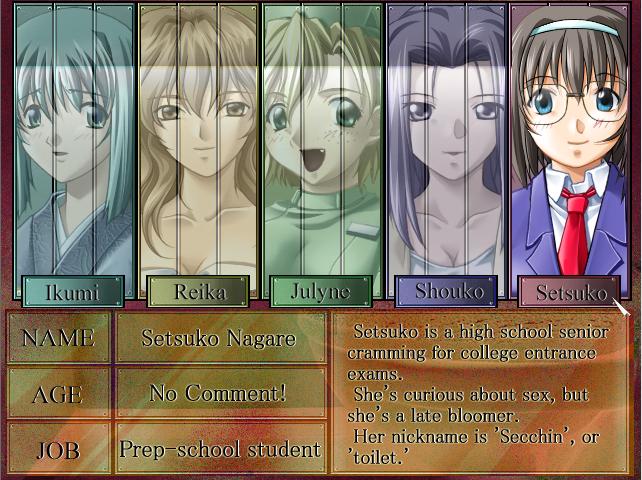
Task: Click Setsuko's highlighted portrait with glasses
Action: [x=569, y=140]
